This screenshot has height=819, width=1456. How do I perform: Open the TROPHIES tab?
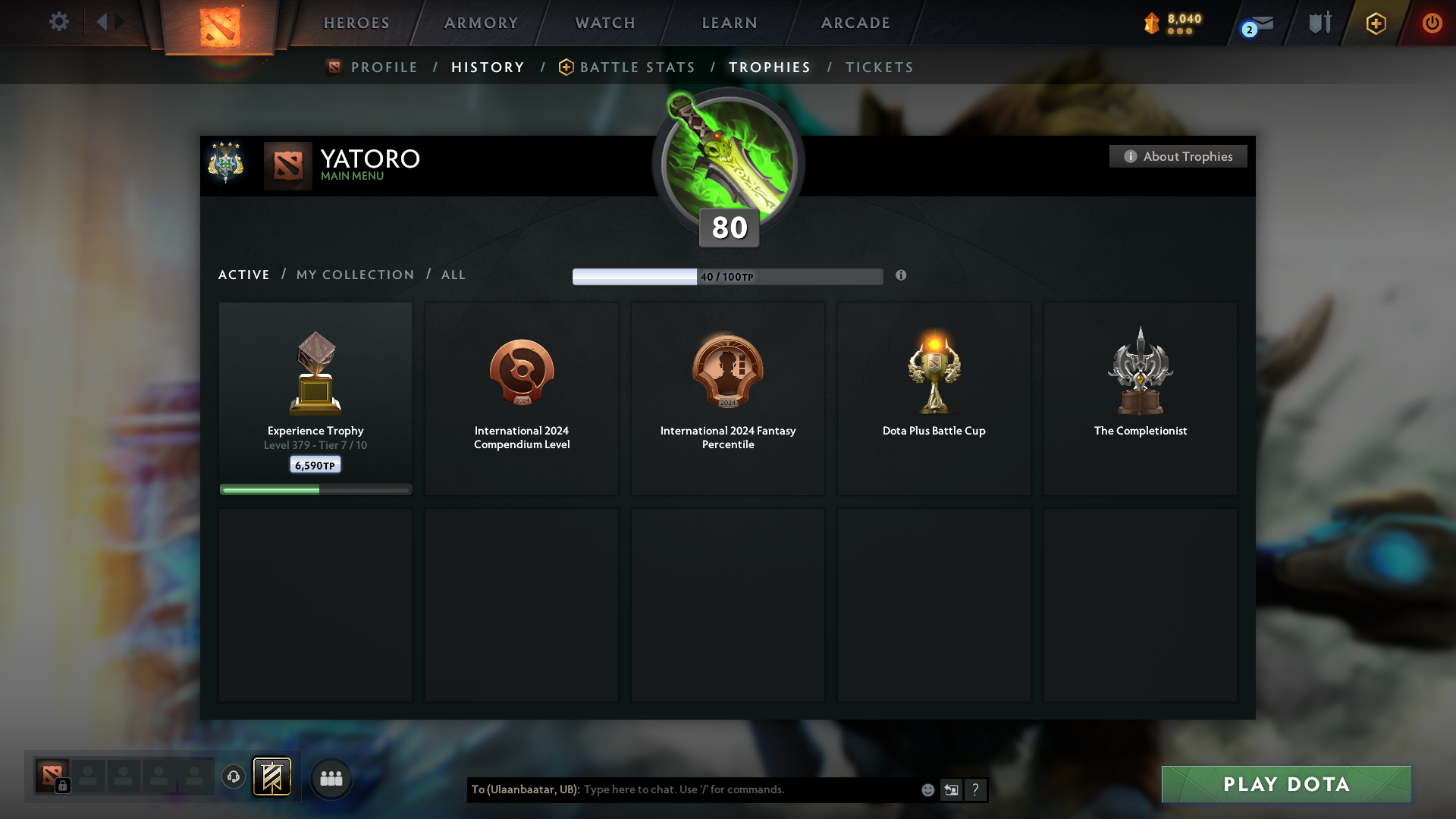(769, 67)
